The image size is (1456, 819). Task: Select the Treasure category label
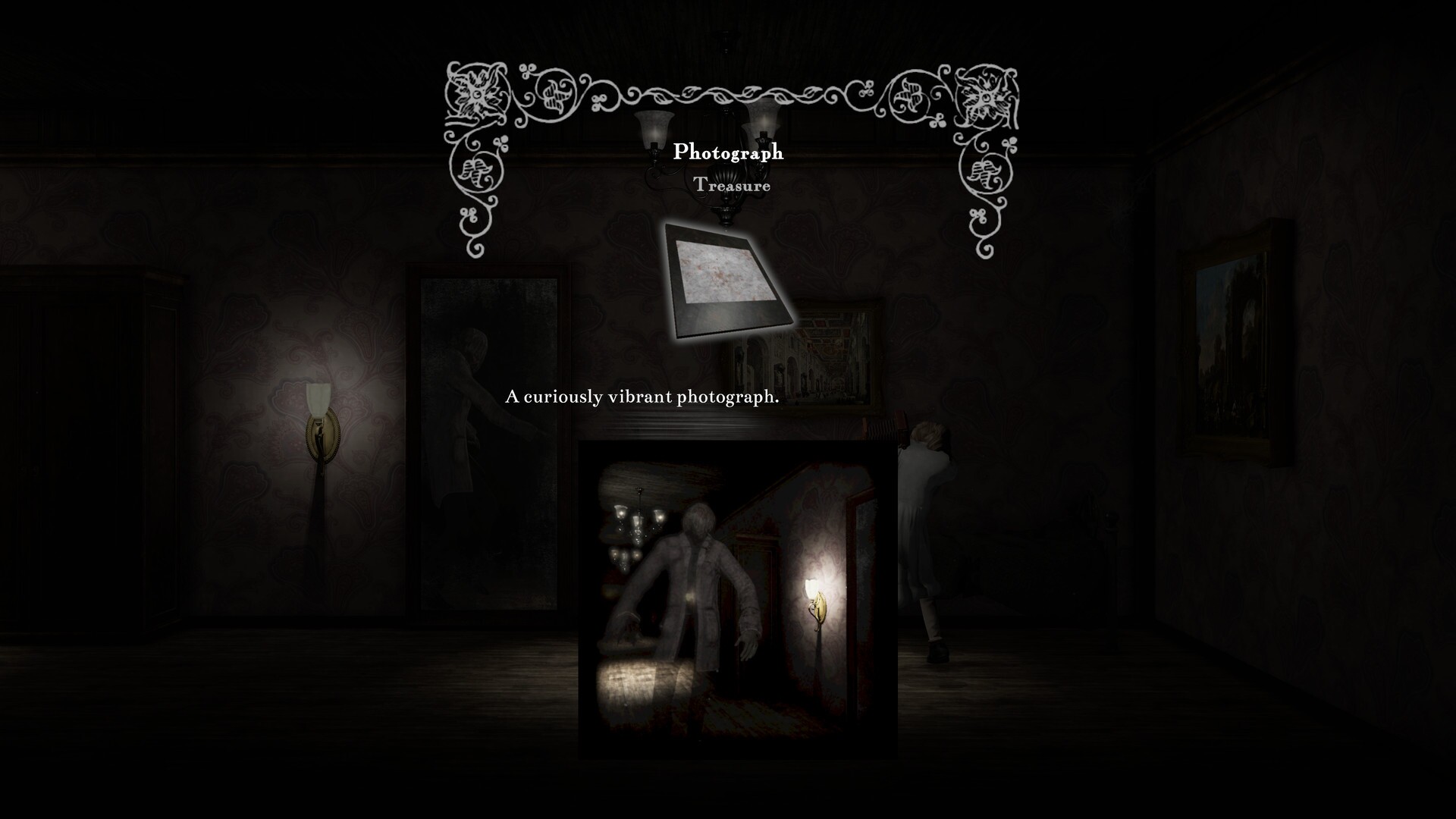coord(733,184)
